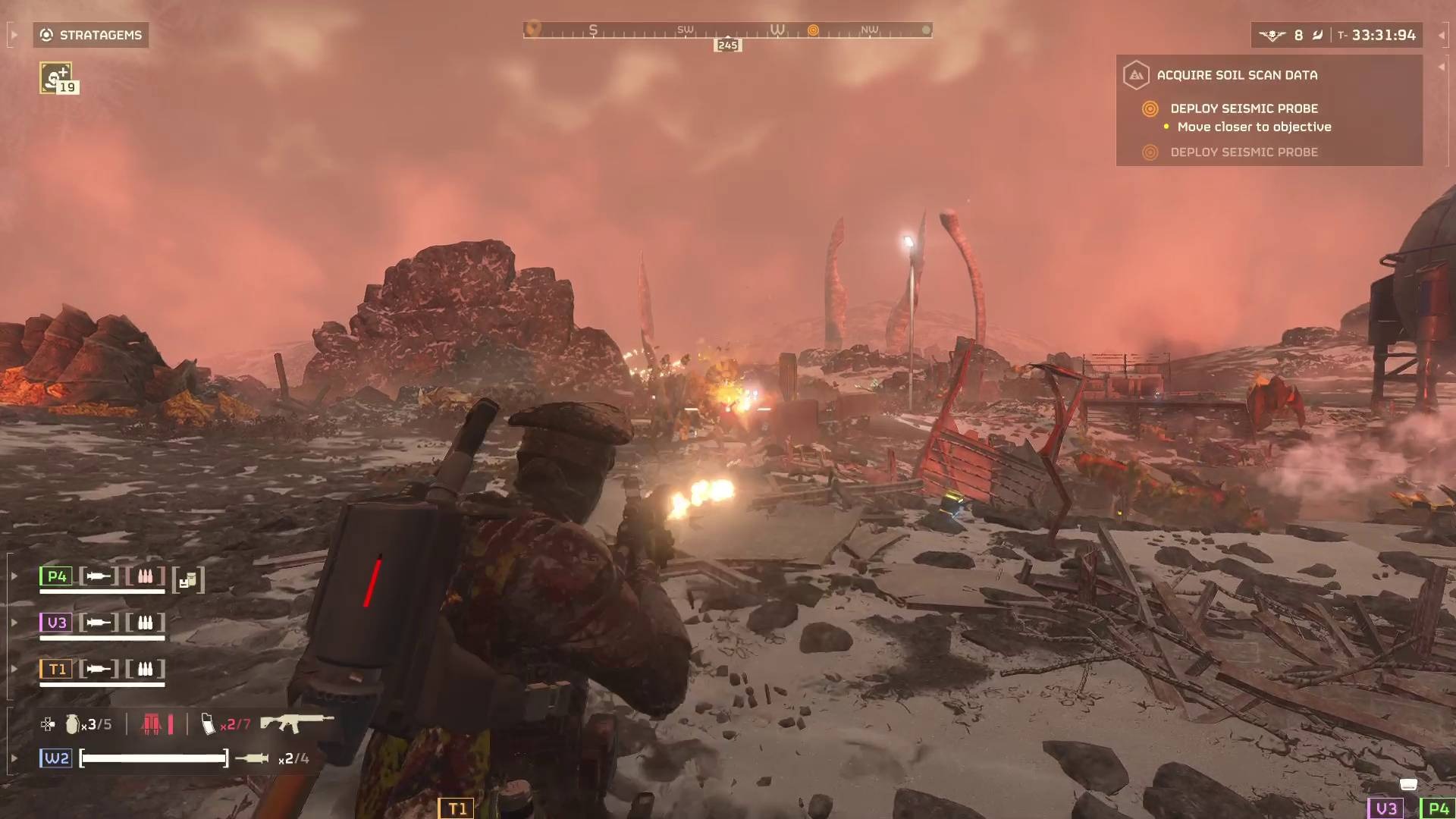Select squad member T1 tag
The image size is (1456, 819).
(56, 669)
